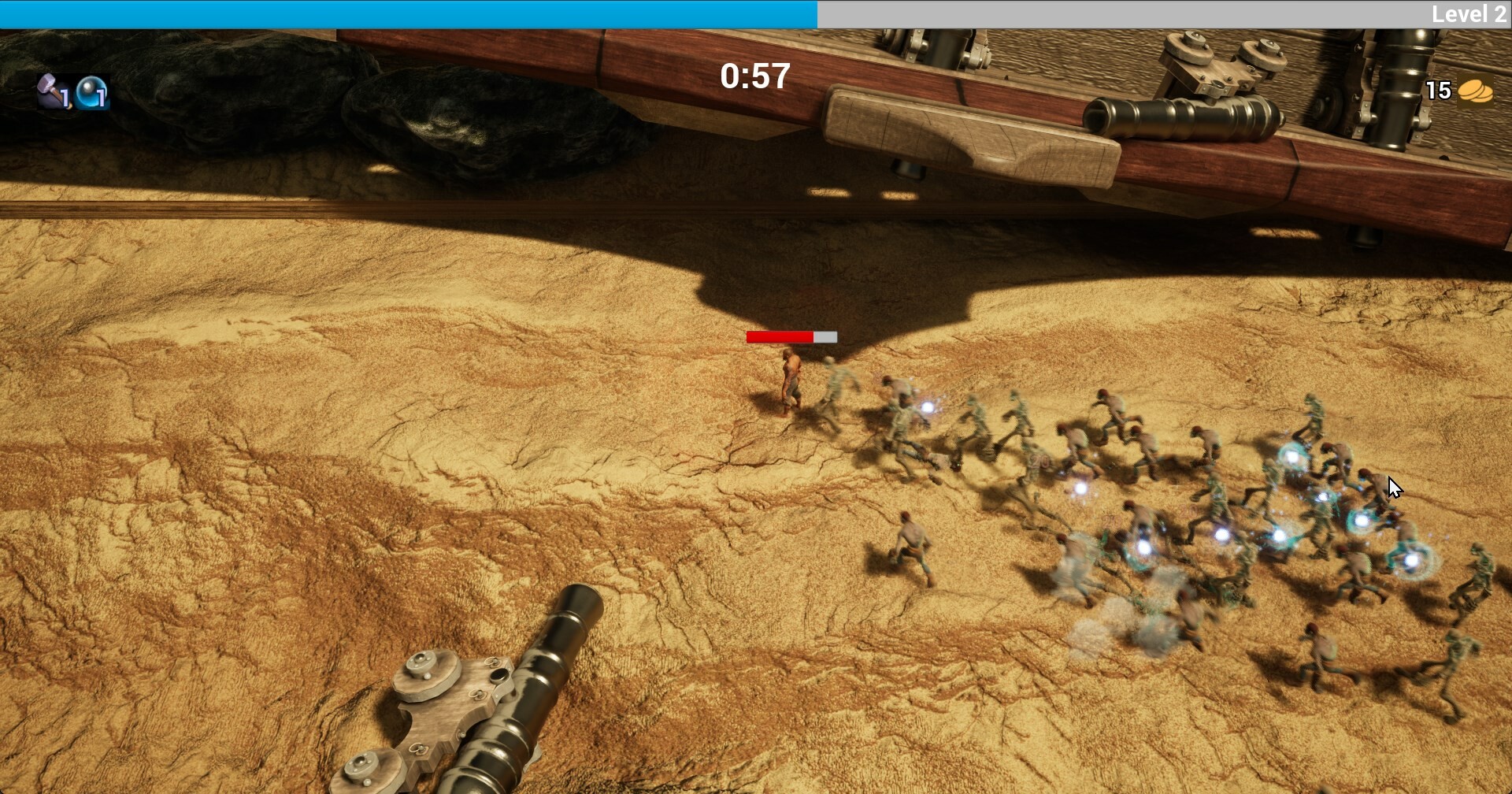1512x794 pixels.
Task: Activate the player's red health bar
Action: [778, 336]
